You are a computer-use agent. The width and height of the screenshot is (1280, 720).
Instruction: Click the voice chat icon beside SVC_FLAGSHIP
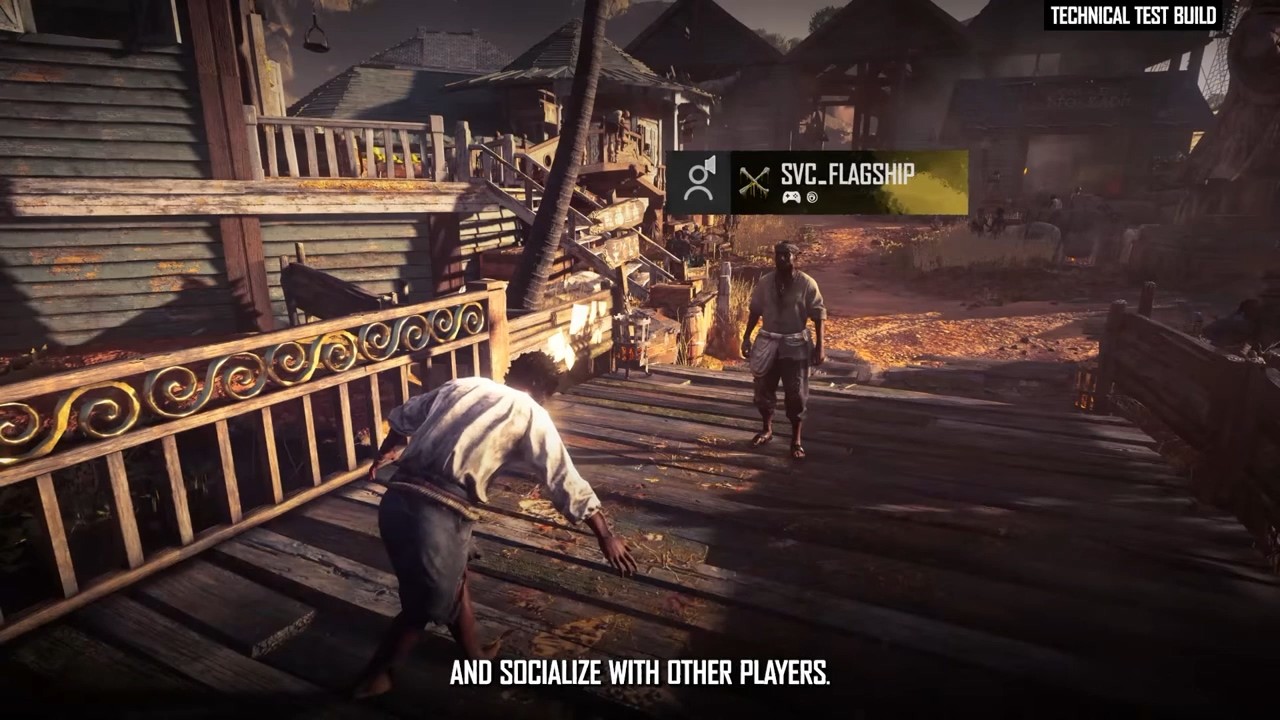click(699, 182)
